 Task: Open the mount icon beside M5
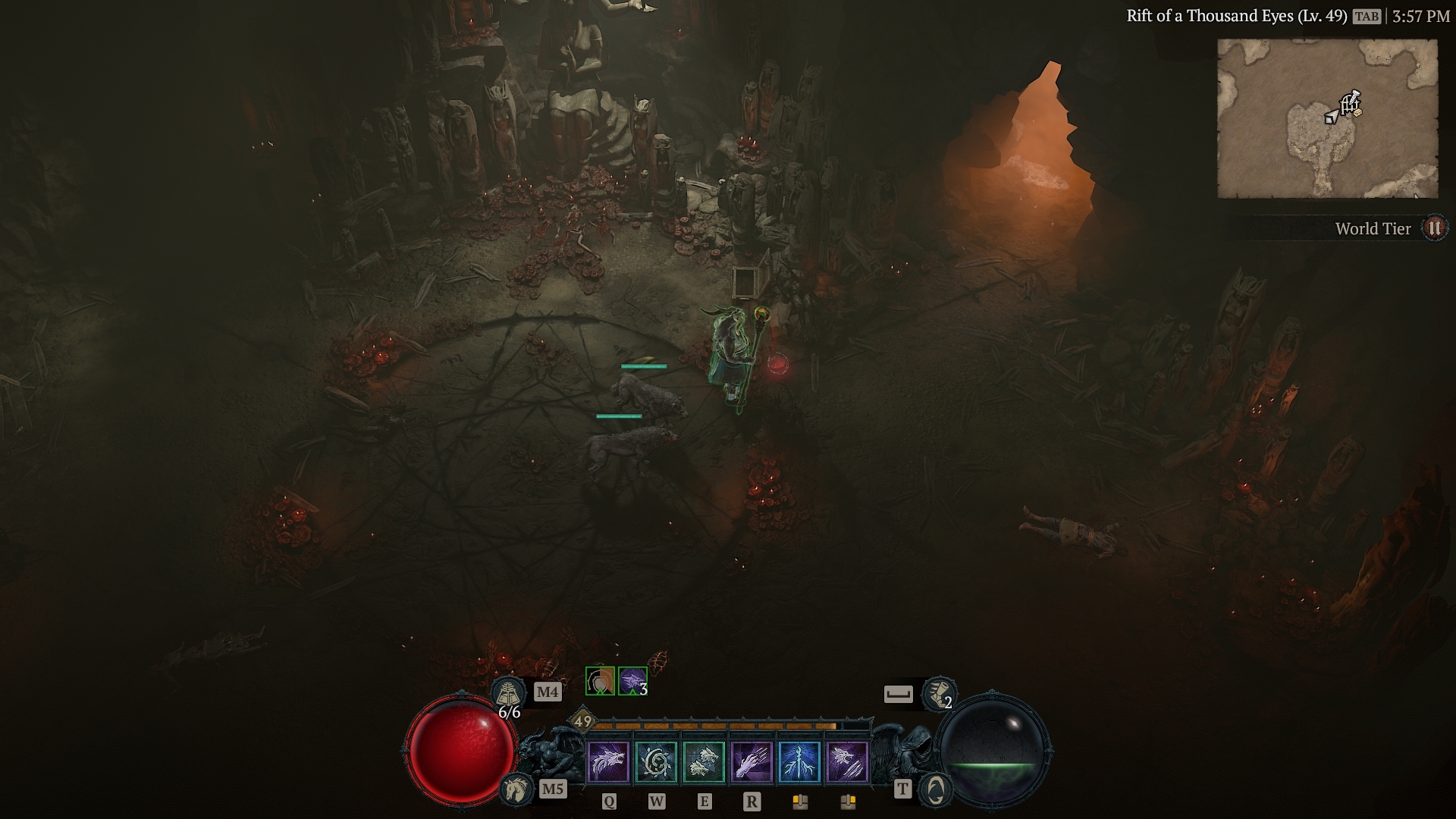pyautogui.click(x=517, y=789)
